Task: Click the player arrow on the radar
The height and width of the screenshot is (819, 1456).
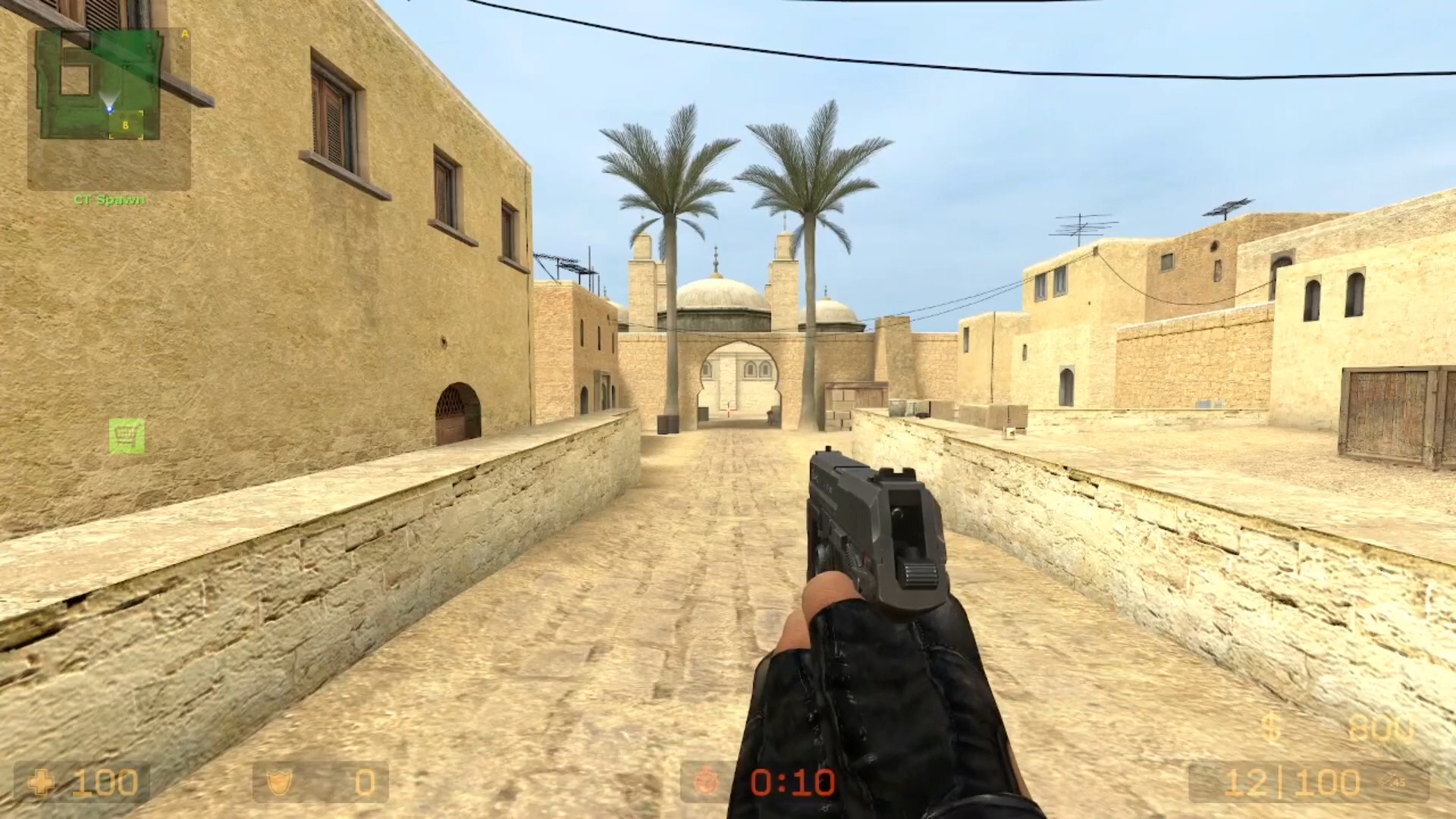Action: (110, 109)
